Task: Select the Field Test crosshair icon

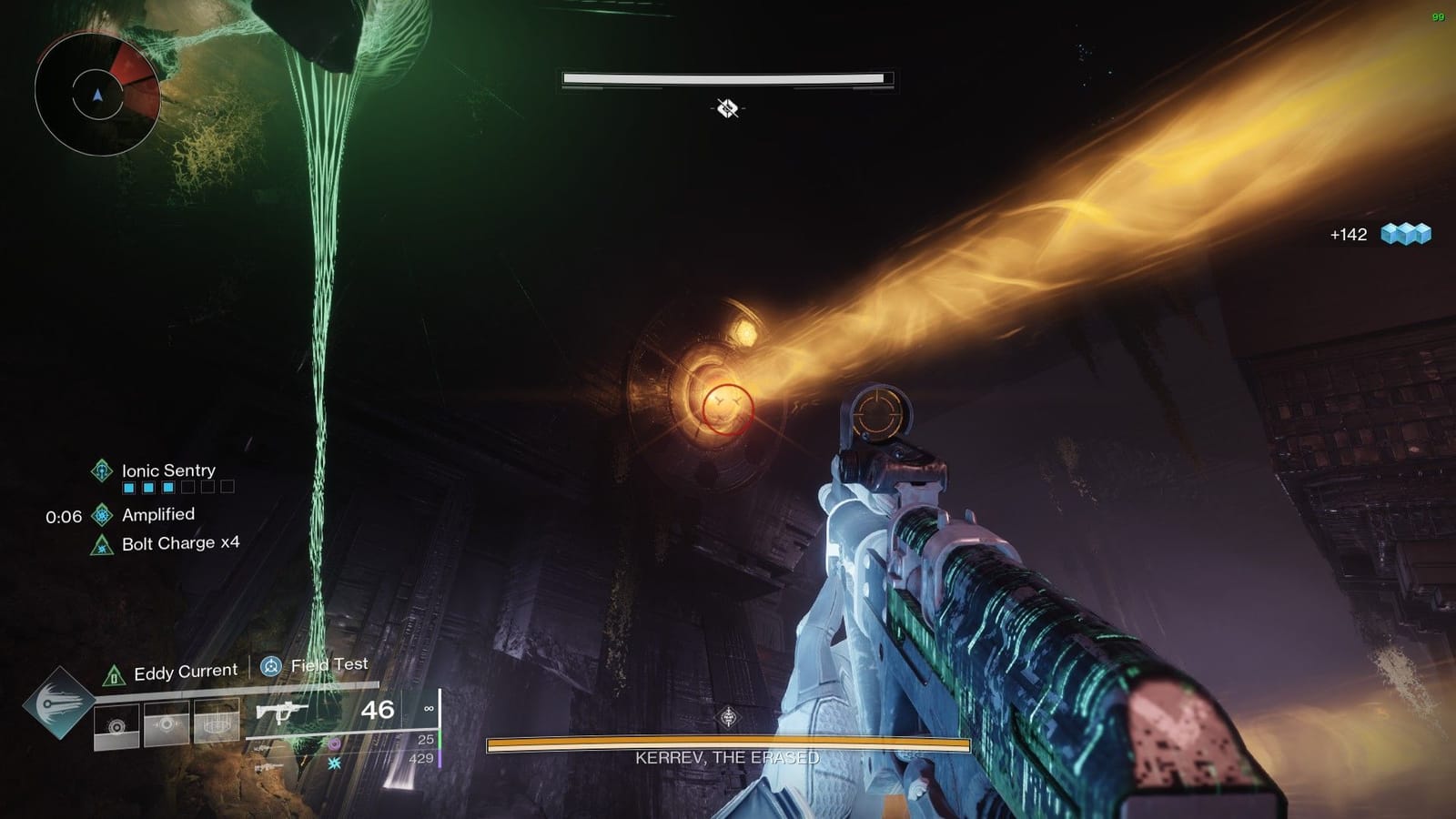Action: 272,666
